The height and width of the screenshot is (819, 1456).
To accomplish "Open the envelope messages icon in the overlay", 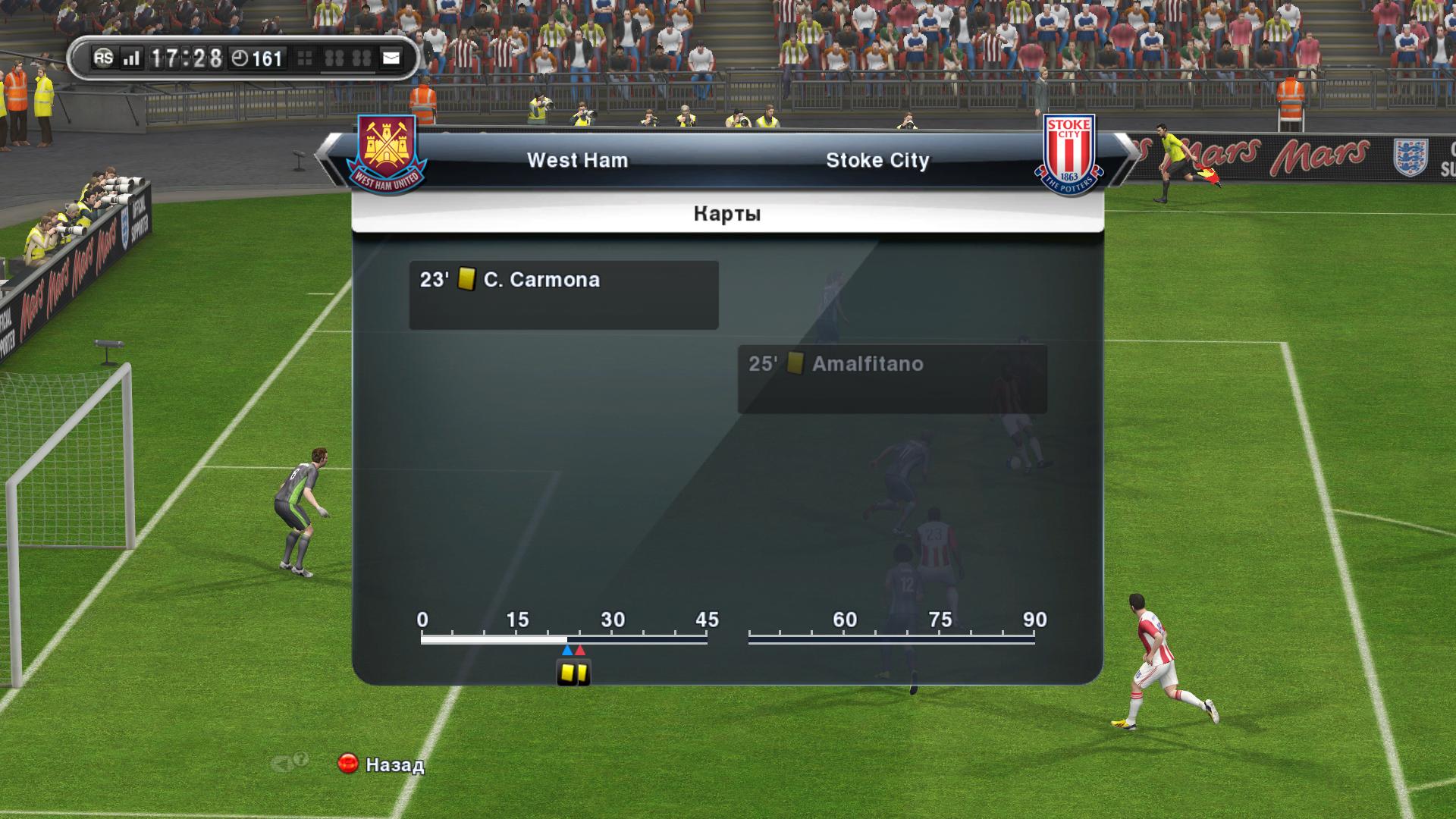I will point(391,58).
